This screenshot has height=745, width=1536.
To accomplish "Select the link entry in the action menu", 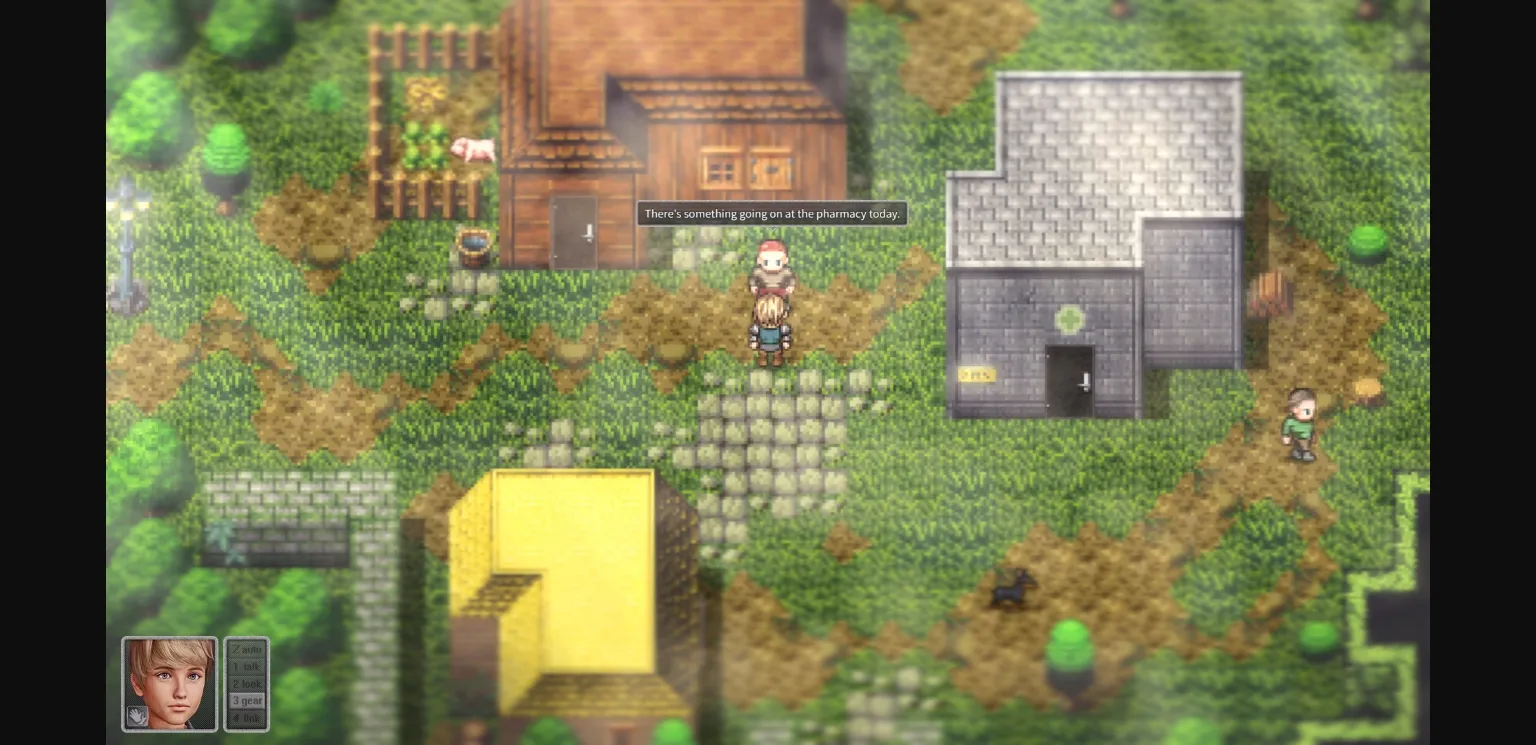I will 246,717.
